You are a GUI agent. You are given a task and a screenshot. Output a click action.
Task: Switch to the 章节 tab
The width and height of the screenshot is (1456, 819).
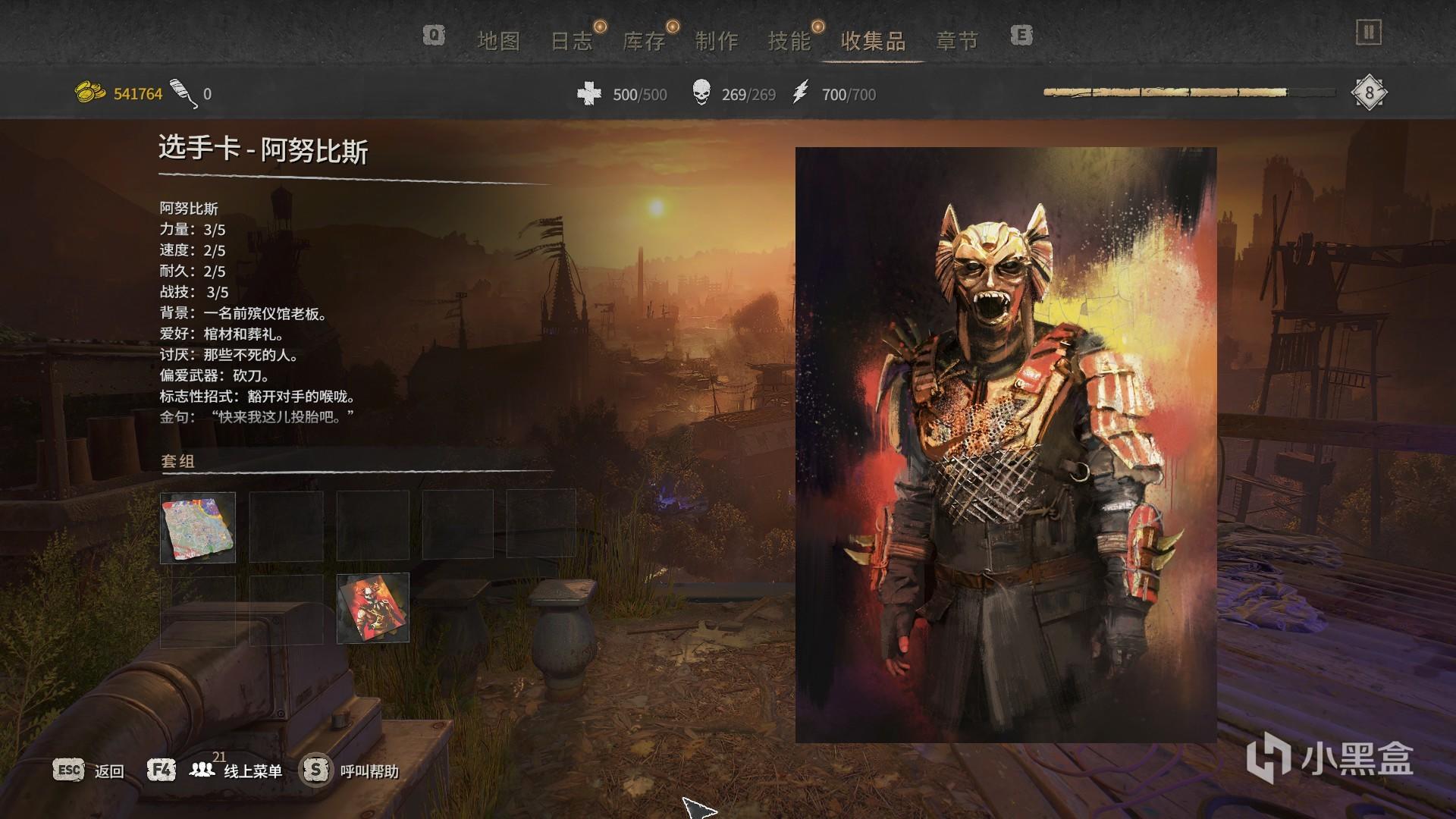coord(957,41)
